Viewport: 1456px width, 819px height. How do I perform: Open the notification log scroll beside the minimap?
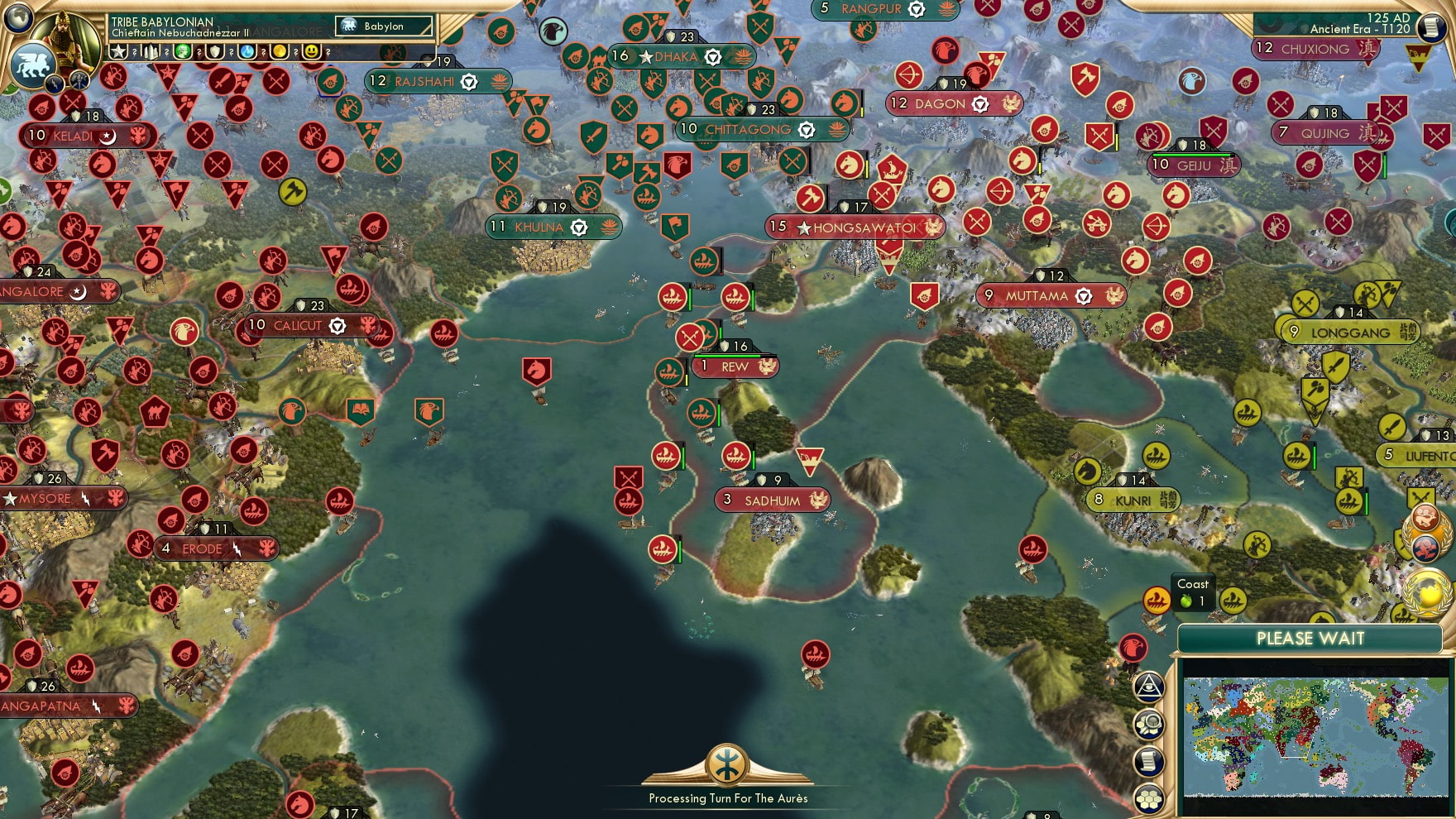coord(1148,759)
